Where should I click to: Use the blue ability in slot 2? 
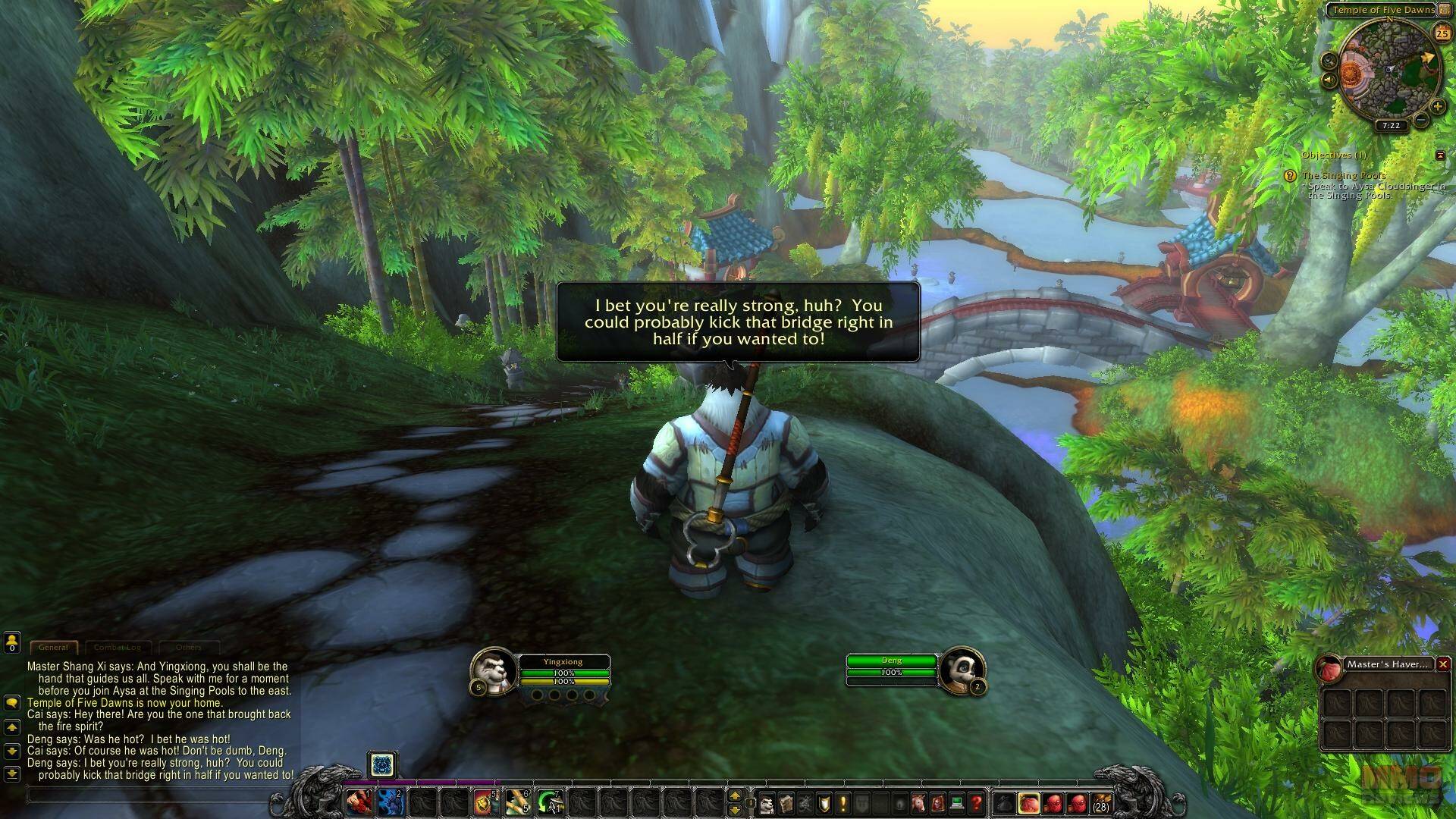pos(389,802)
